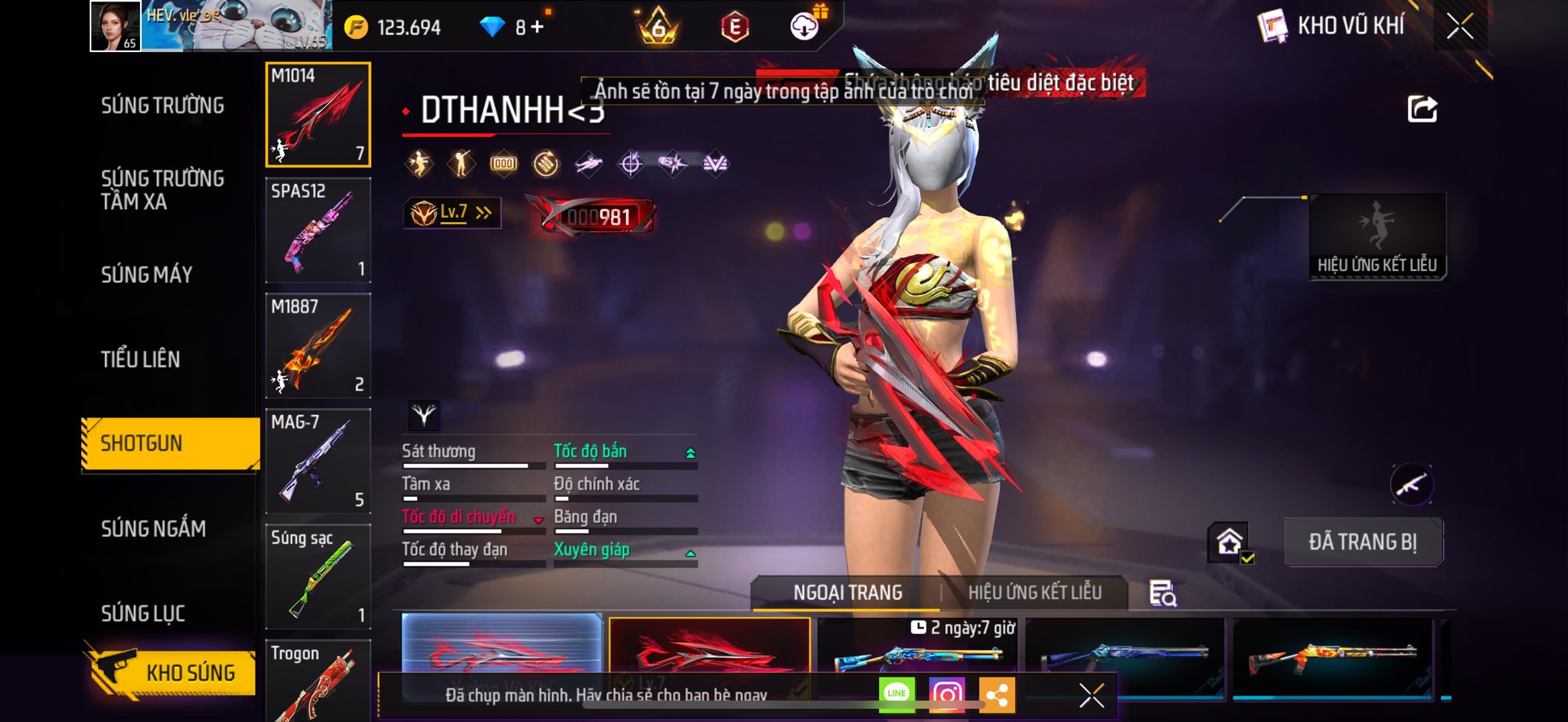Open the weapon skin Lv.7 upgrade
The height and width of the screenshot is (722, 1568).
click(x=452, y=213)
